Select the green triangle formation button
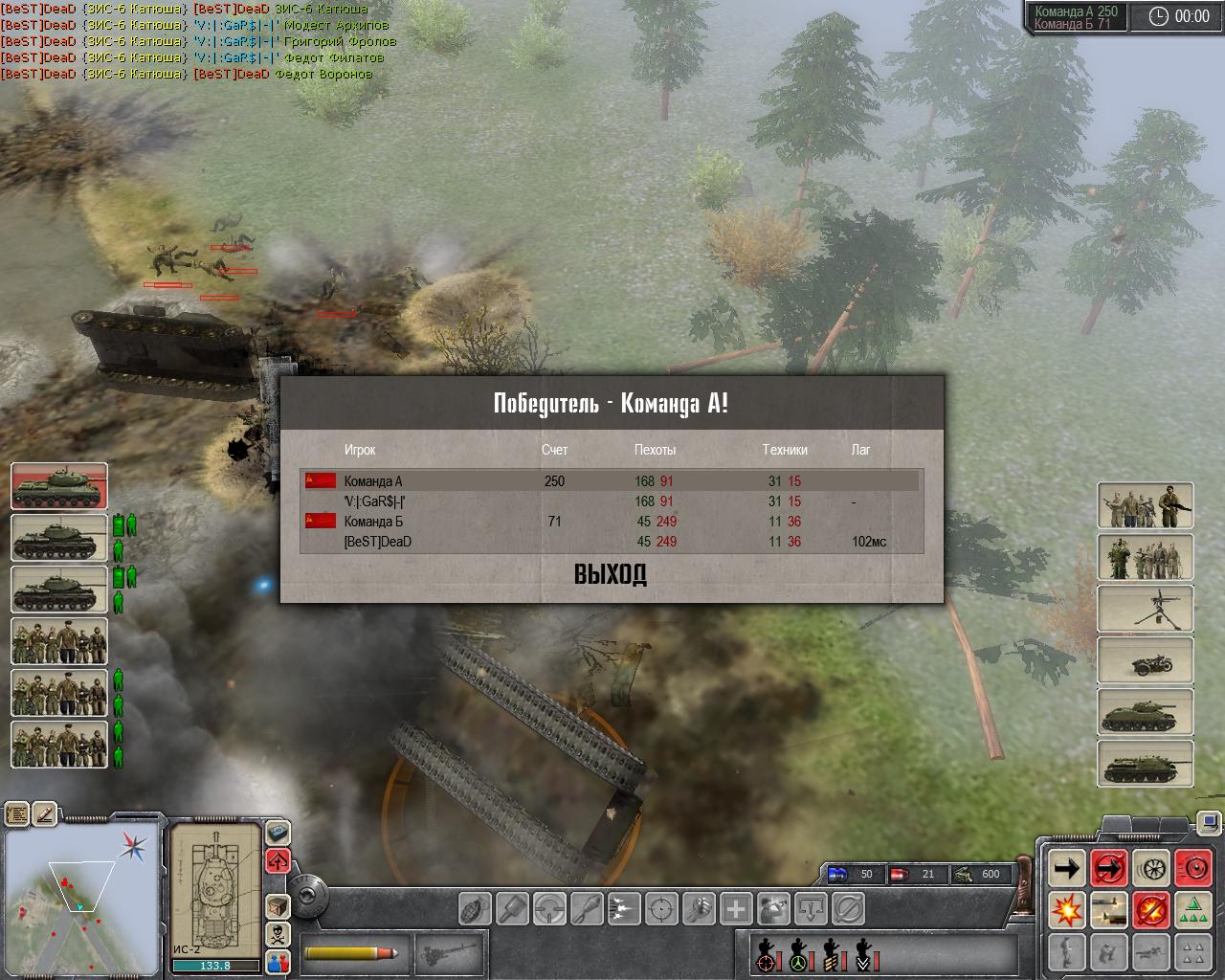This screenshot has width=1225, height=980. coord(1192,909)
